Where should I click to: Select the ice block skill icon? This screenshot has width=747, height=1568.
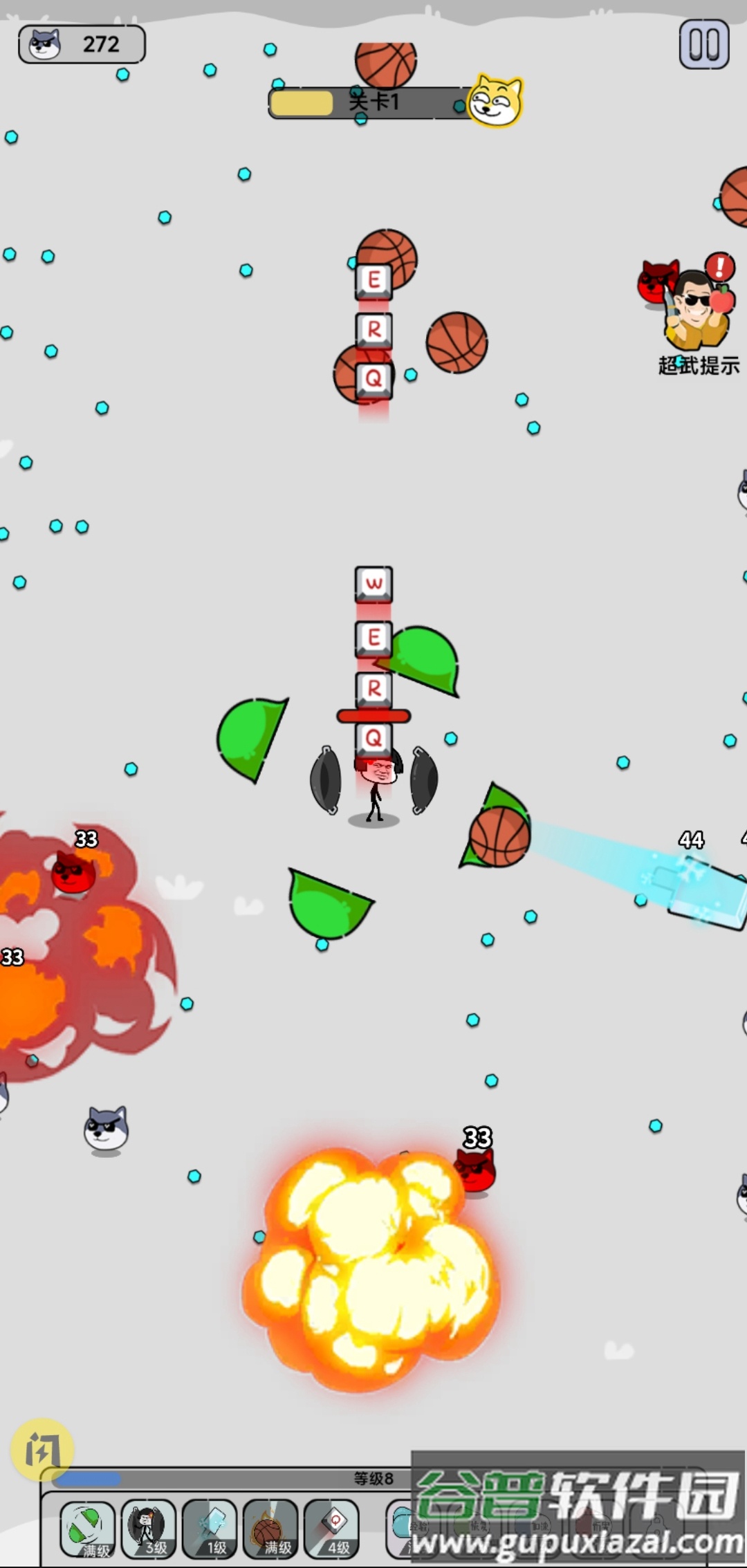click(x=210, y=1527)
